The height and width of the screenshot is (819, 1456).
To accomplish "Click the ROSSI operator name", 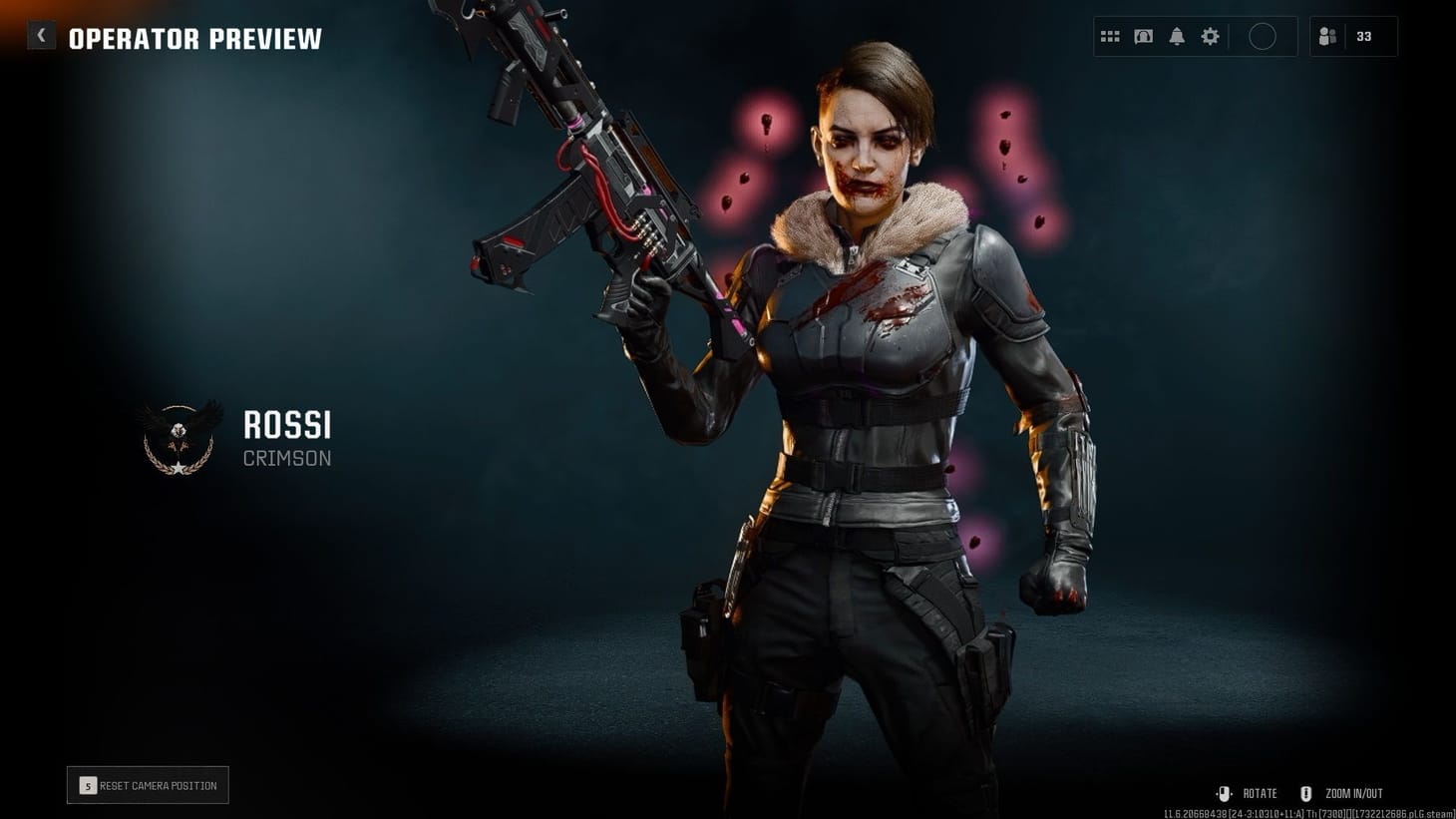I will (287, 426).
